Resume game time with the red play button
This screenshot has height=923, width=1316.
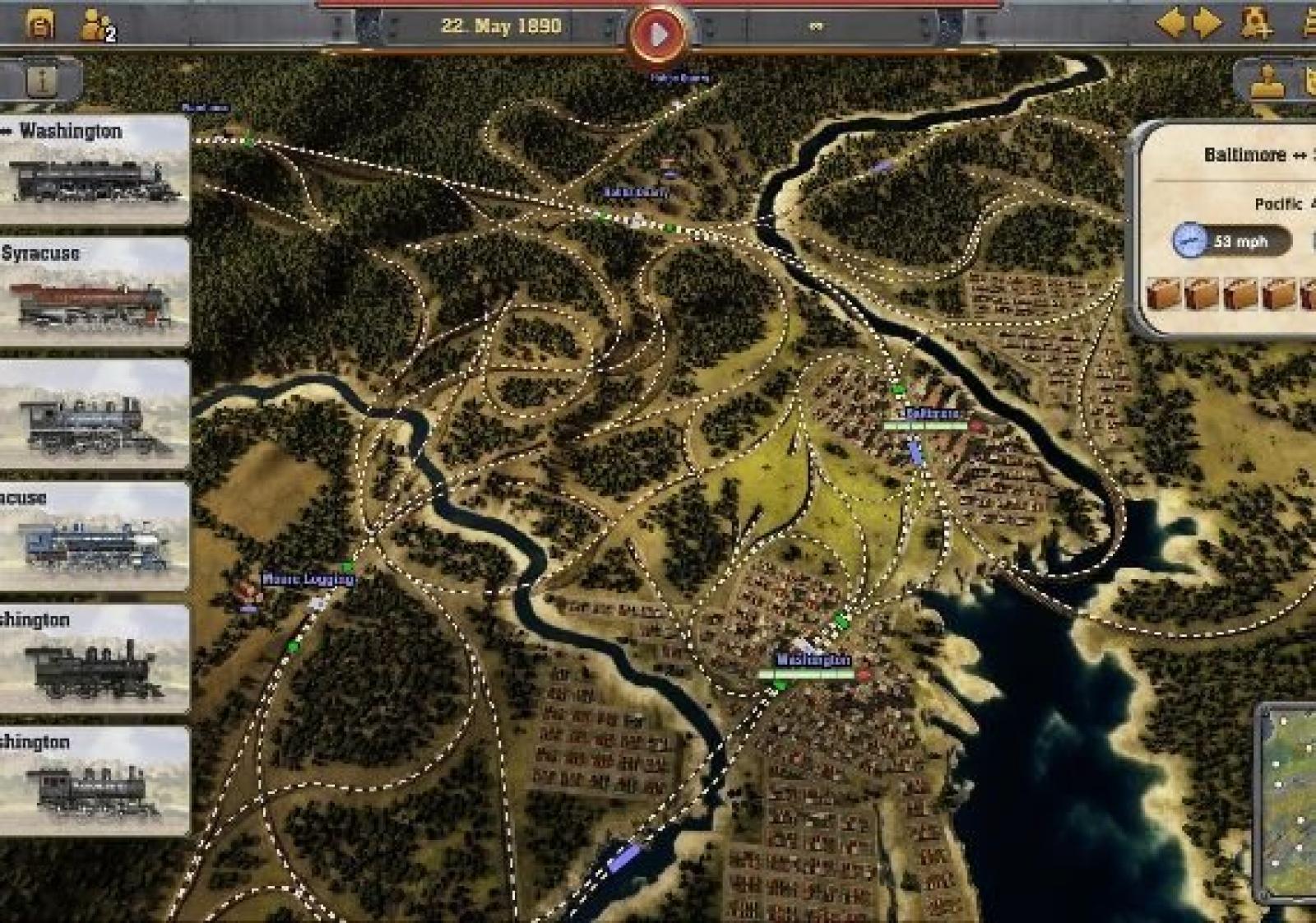(x=656, y=35)
